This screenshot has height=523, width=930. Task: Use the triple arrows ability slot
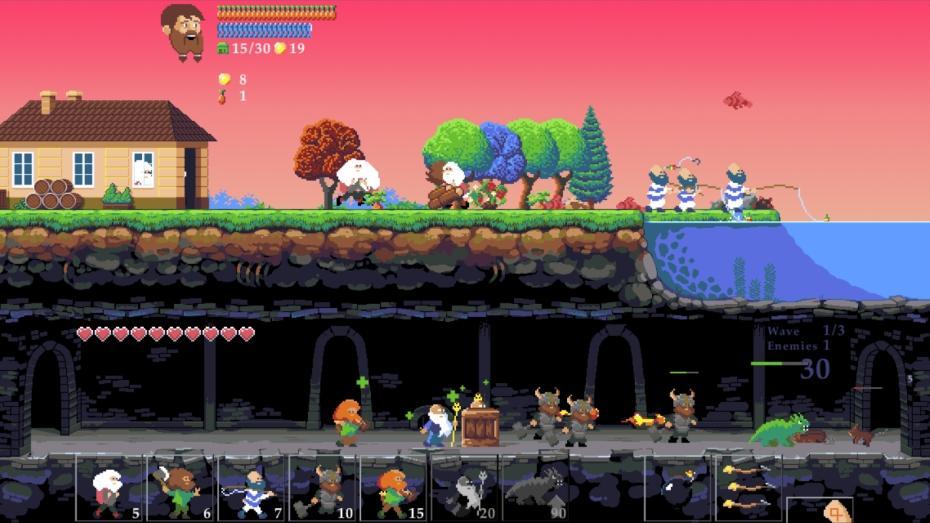click(748, 487)
